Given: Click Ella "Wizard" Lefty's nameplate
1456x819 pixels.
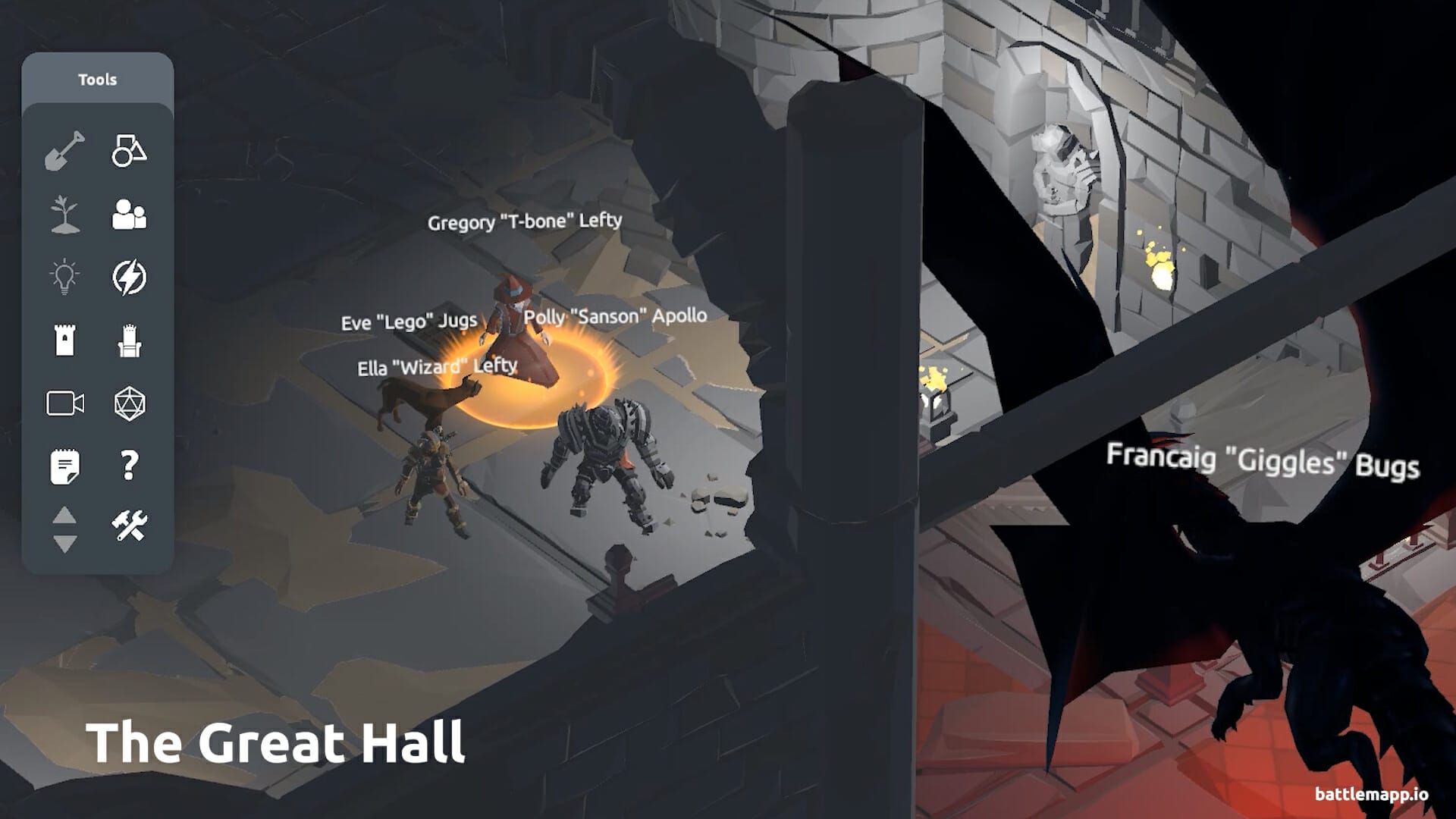Looking at the screenshot, I should tap(435, 366).
